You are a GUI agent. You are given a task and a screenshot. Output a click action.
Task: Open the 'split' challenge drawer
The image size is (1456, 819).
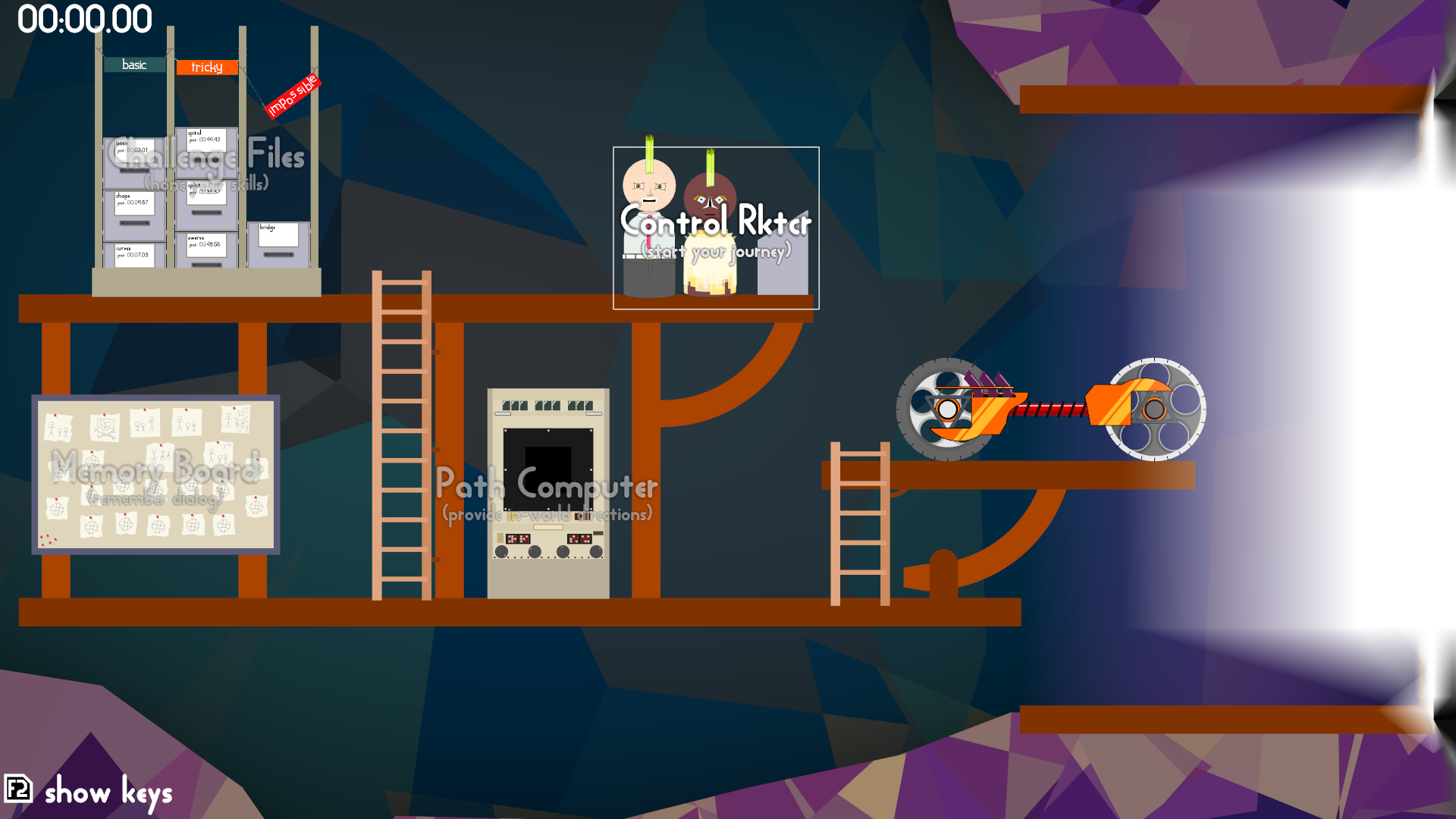click(x=206, y=201)
